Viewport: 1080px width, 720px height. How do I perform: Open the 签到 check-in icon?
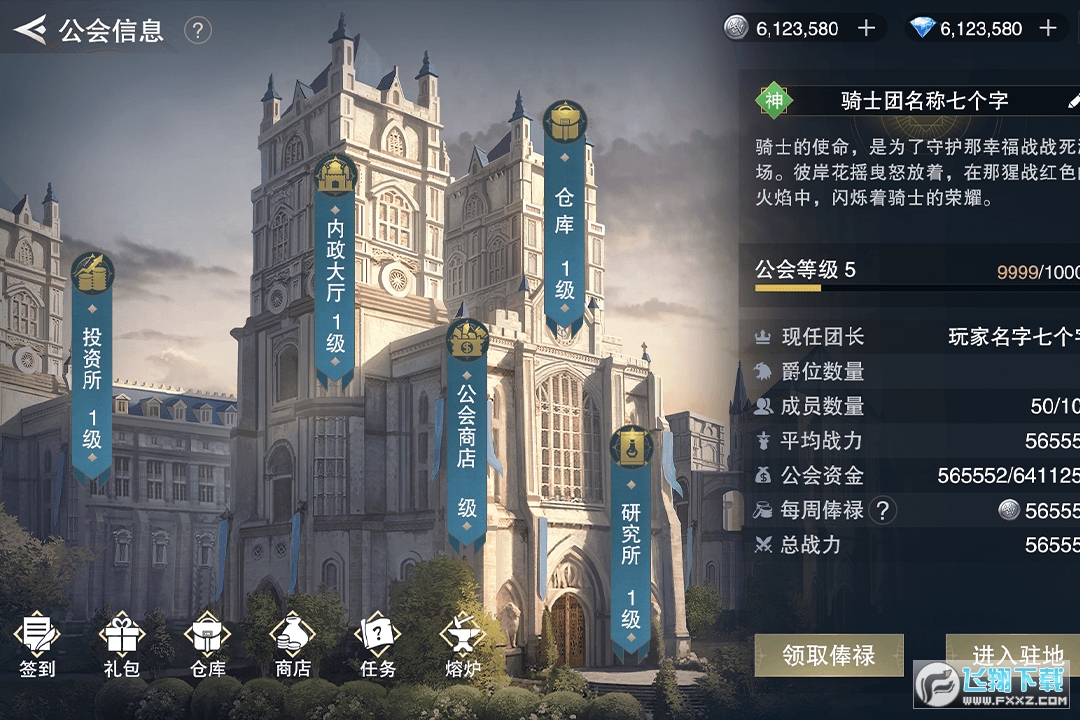coord(37,645)
